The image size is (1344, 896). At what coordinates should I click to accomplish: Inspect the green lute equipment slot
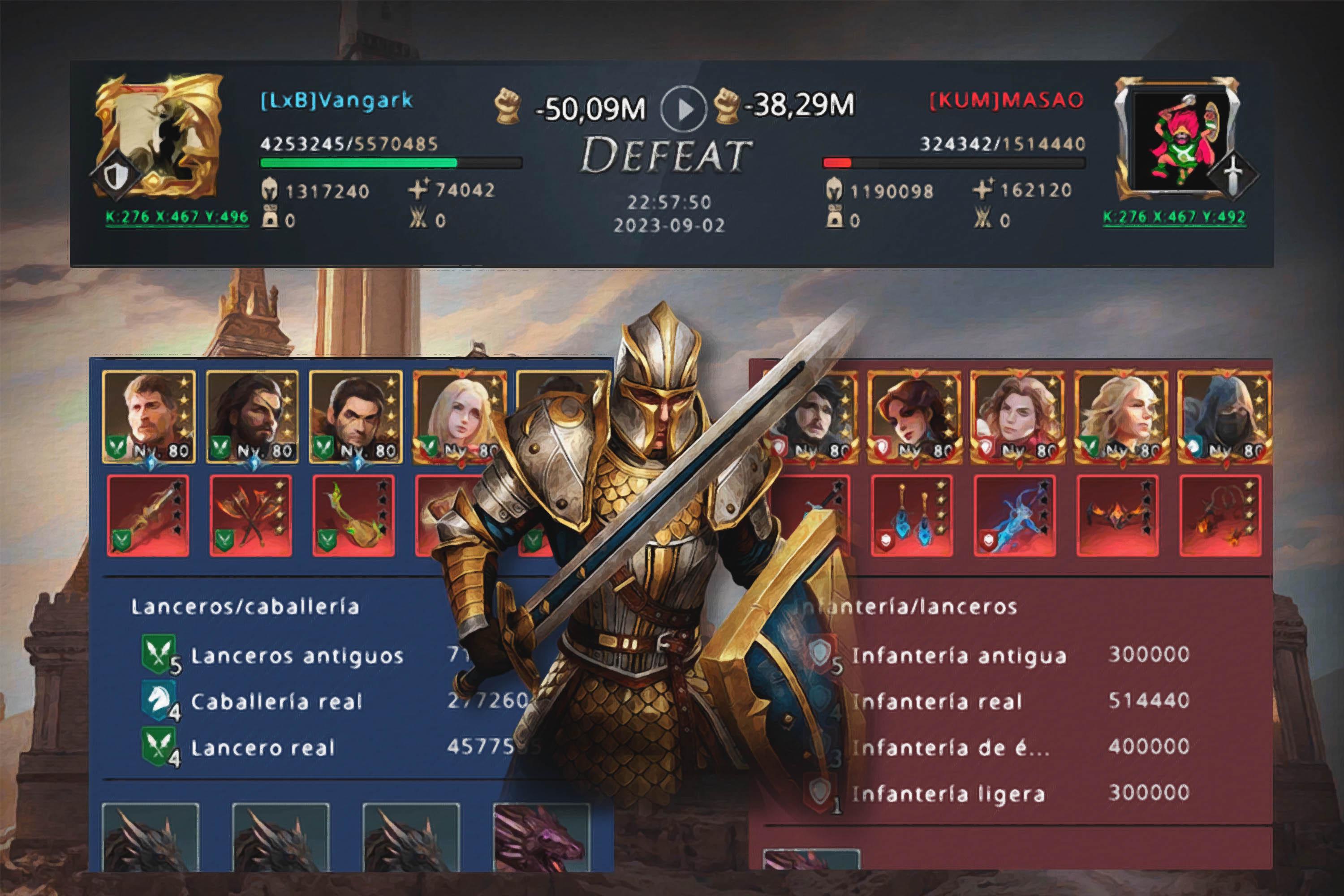click(x=354, y=516)
